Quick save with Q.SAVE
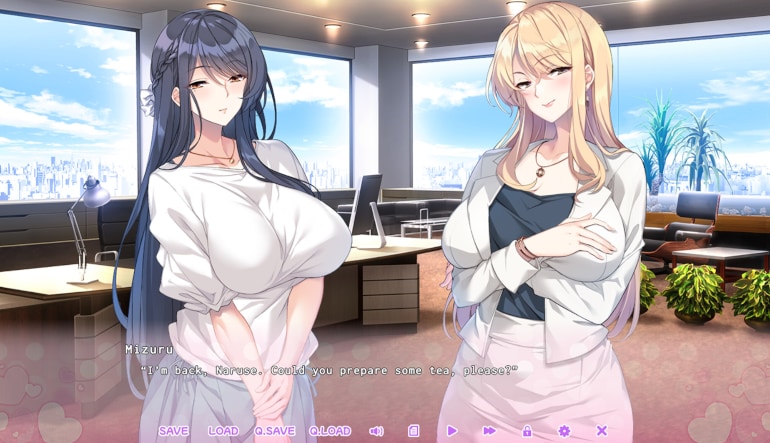Image resolution: width=770 pixels, height=443 pixels. click(x=274, y=431)
